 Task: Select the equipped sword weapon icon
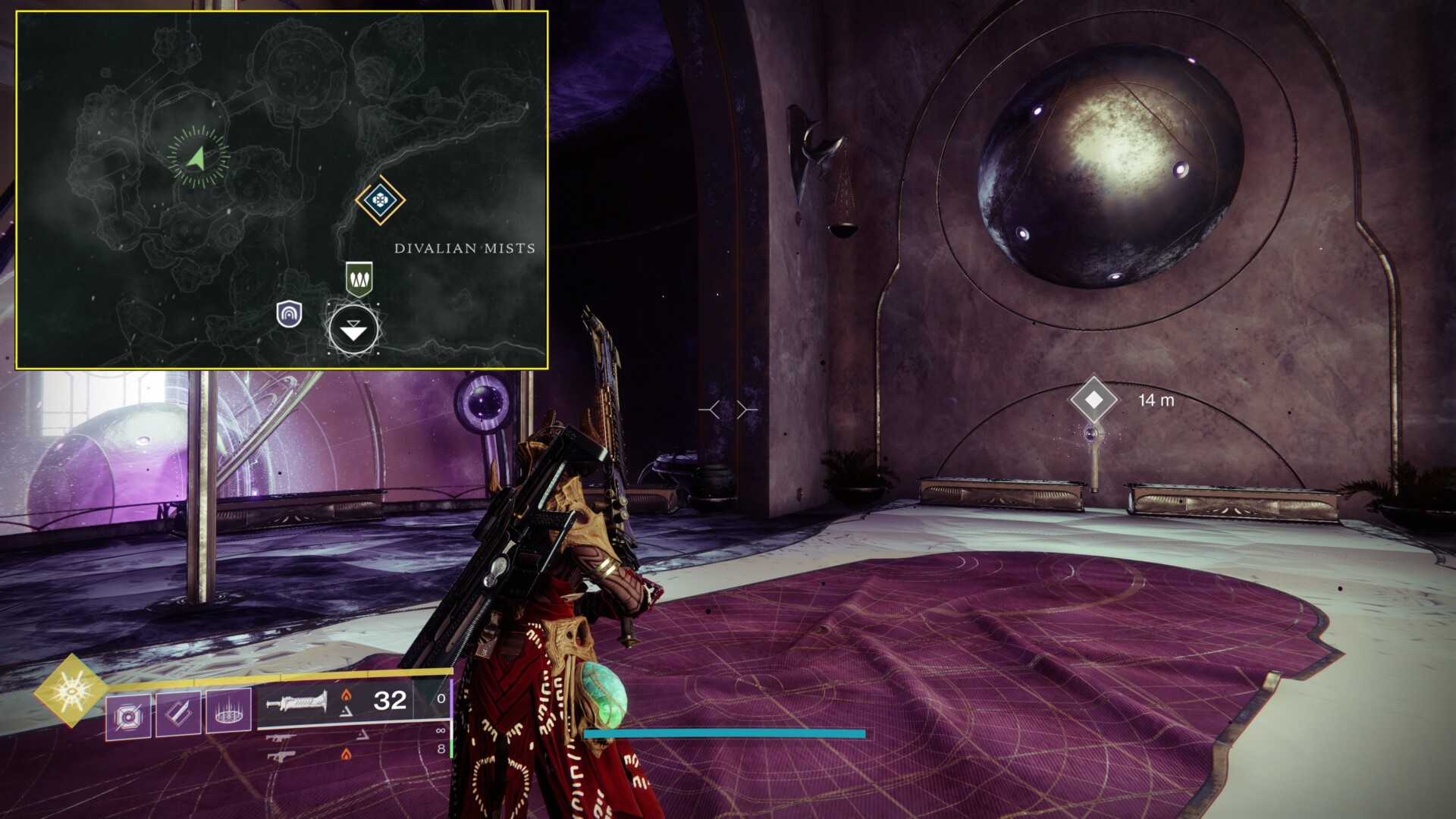pyautogui.click(x=297, y=702)
